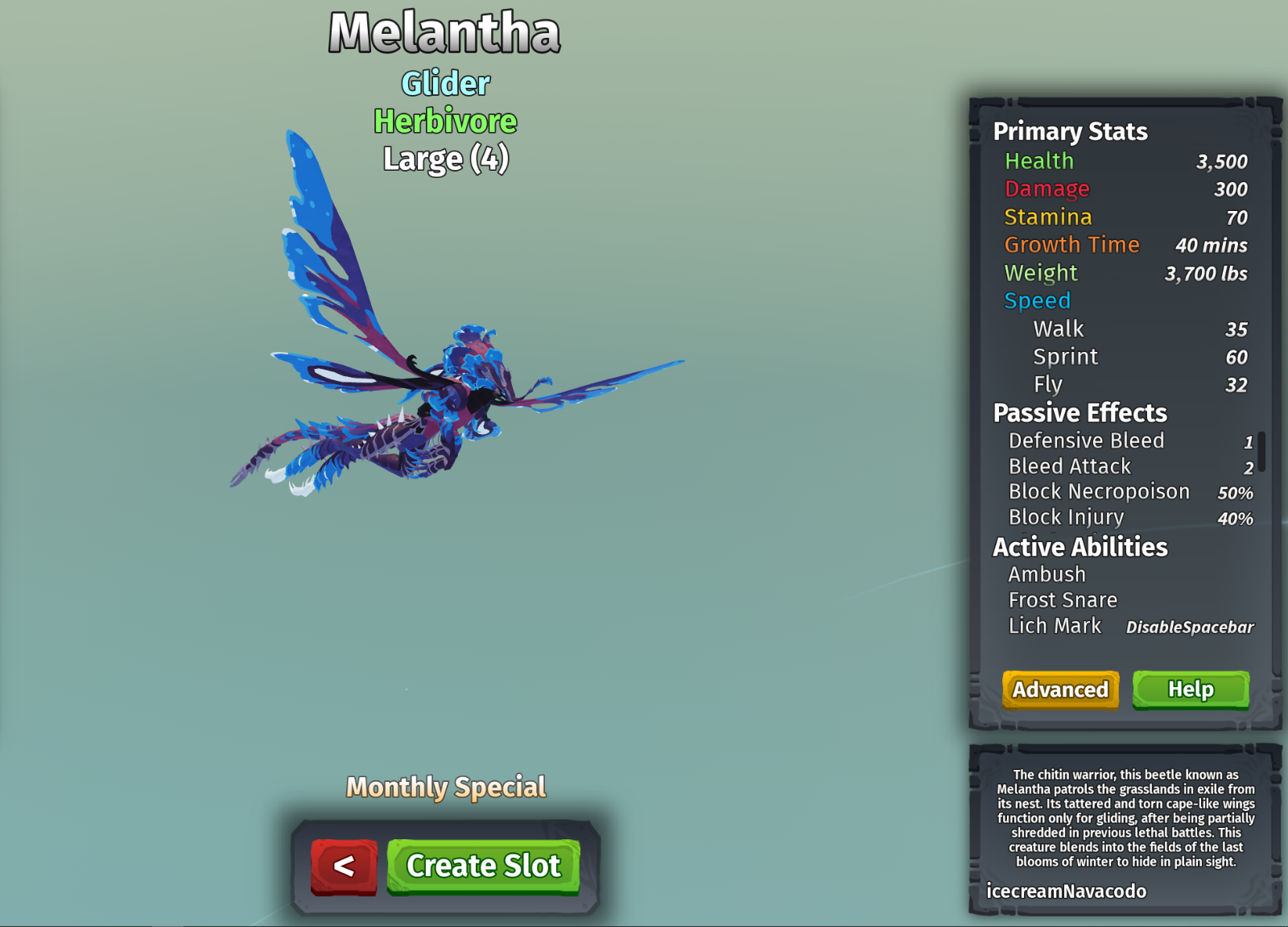This screenshot has height=927, width=1288.
Task: Create a slot for Melantha
Action: point(483,867)
